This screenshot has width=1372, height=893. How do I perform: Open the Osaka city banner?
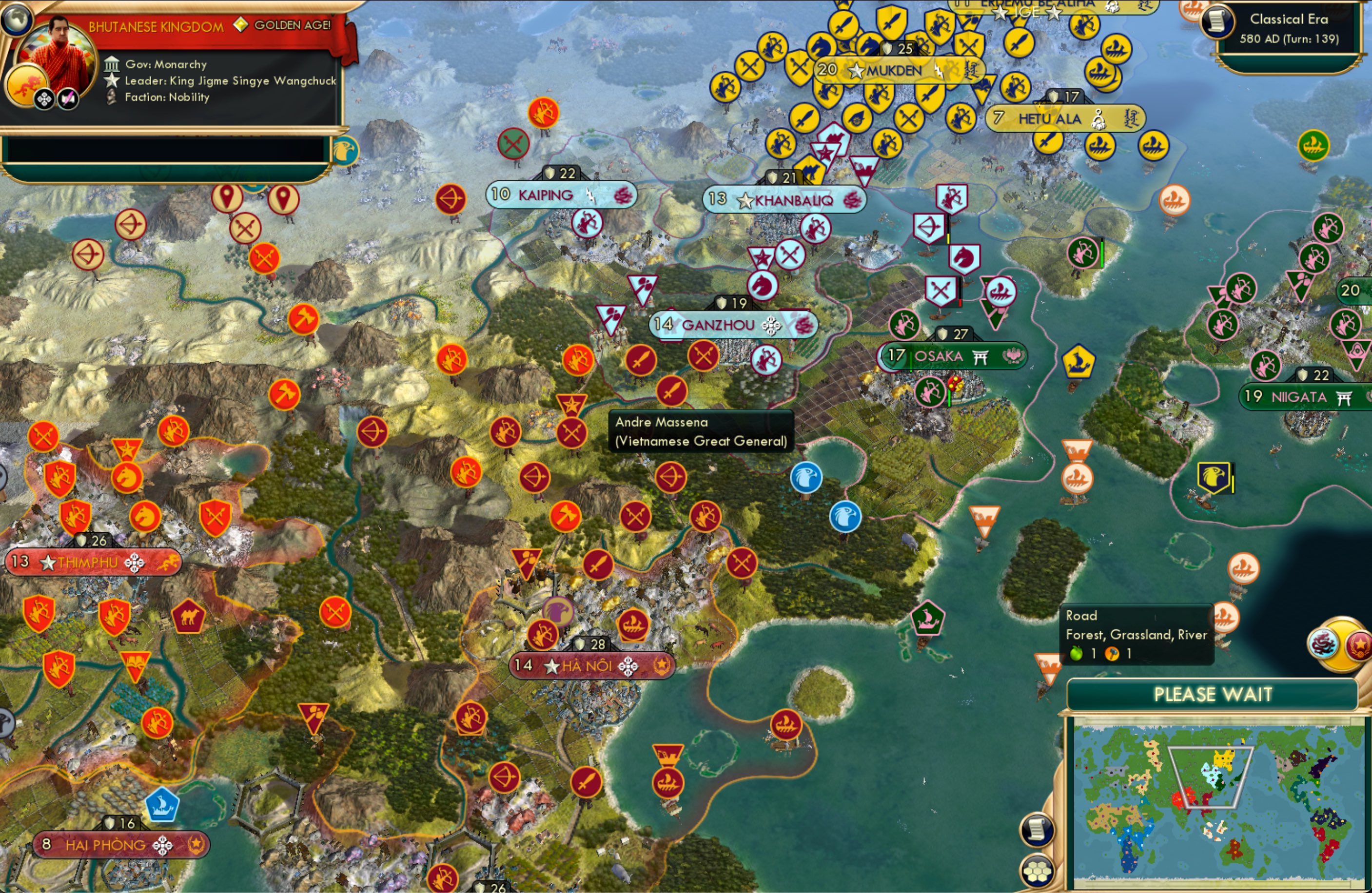(940, 356)
